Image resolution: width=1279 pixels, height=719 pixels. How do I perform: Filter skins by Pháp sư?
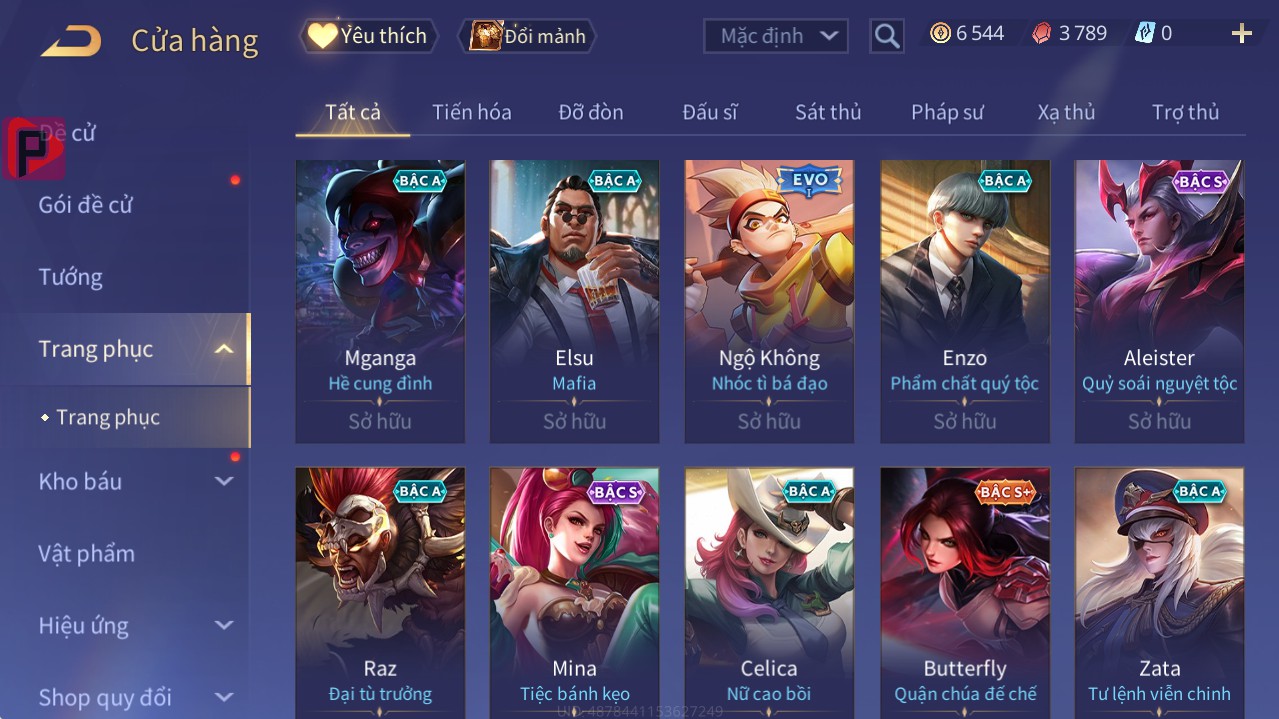tap(947, 112)
